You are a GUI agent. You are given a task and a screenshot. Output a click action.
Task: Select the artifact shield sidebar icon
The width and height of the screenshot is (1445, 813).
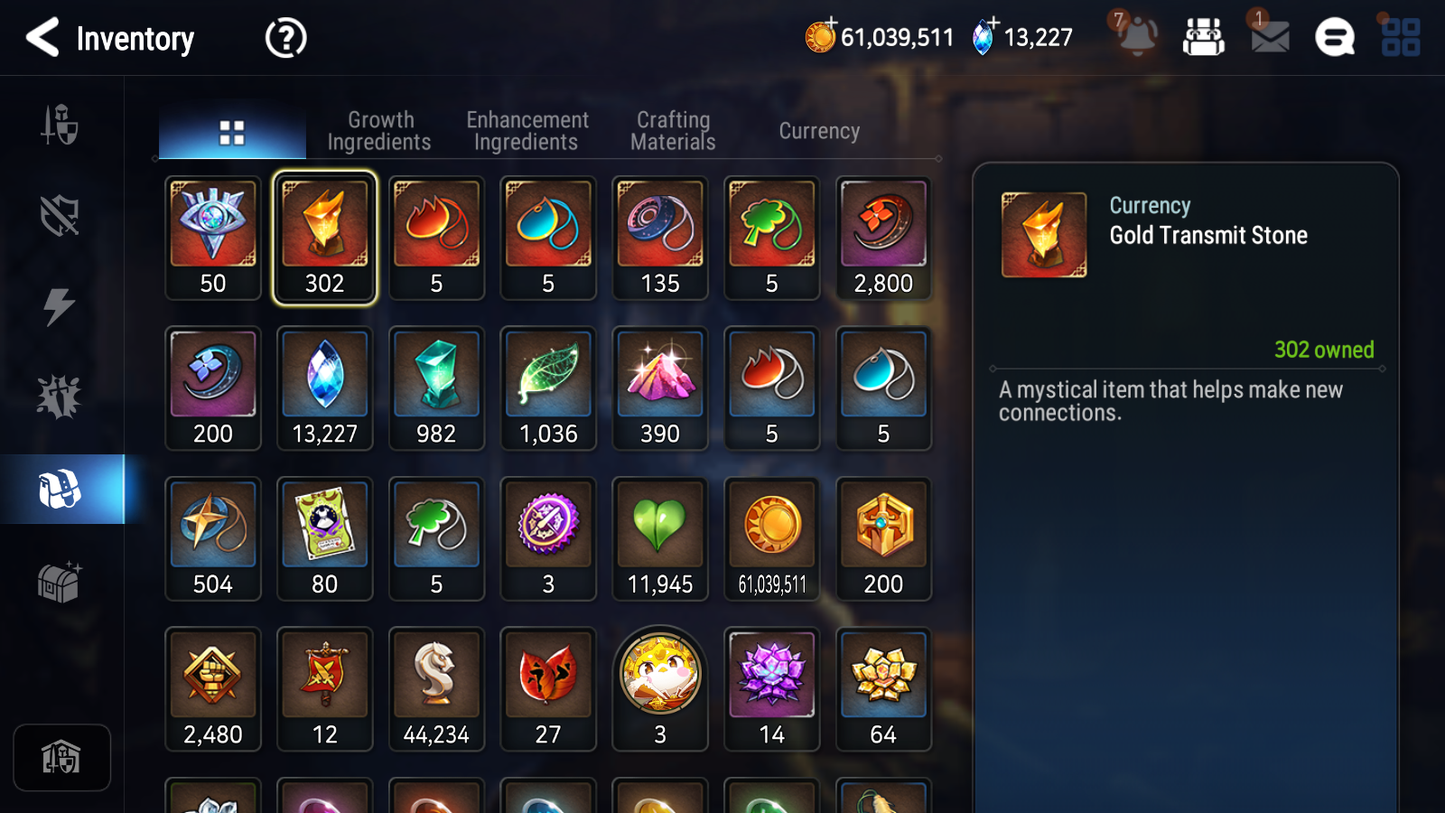[x=60, y=215]
